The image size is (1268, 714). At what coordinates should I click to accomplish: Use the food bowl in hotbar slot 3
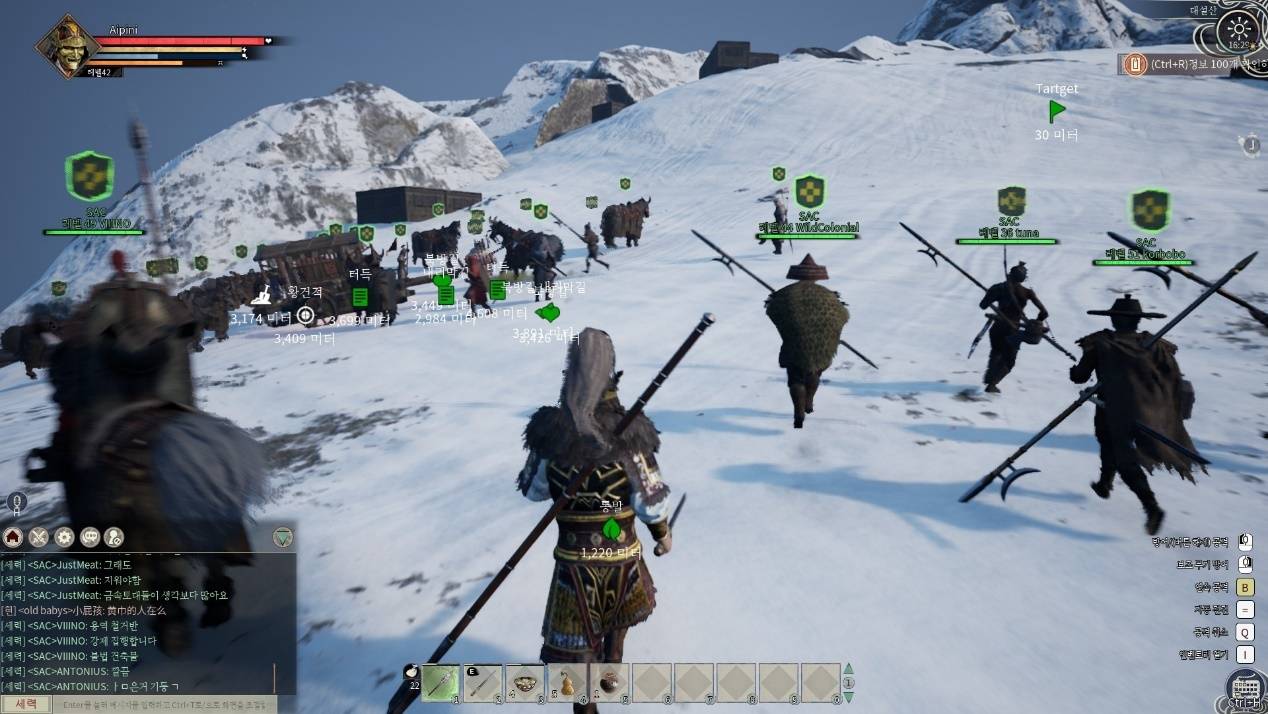(525, 682)
